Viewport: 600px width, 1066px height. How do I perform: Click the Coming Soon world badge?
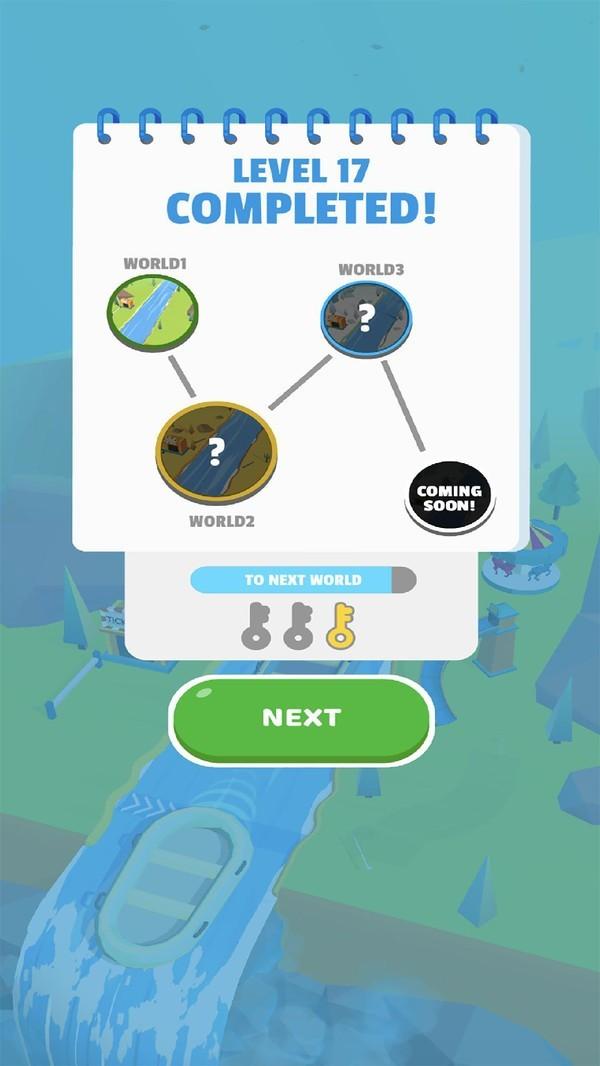click(x=449, y=497)
